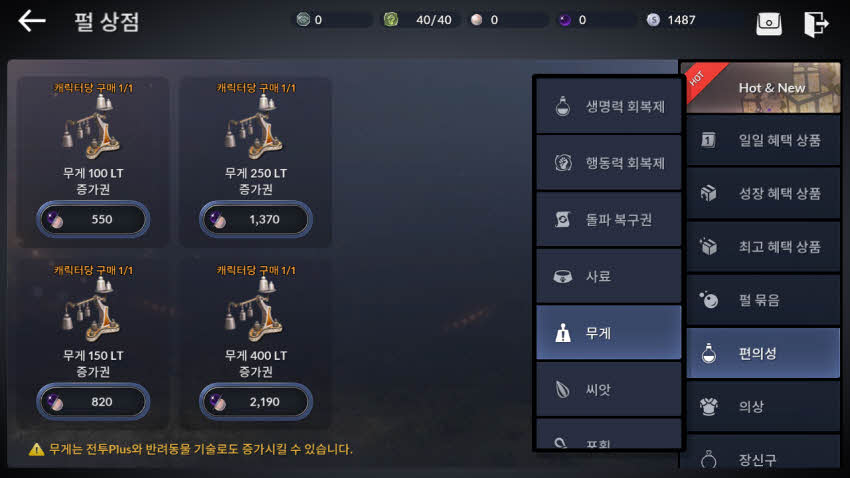Open the Hot & New shop category

point(763,88)
